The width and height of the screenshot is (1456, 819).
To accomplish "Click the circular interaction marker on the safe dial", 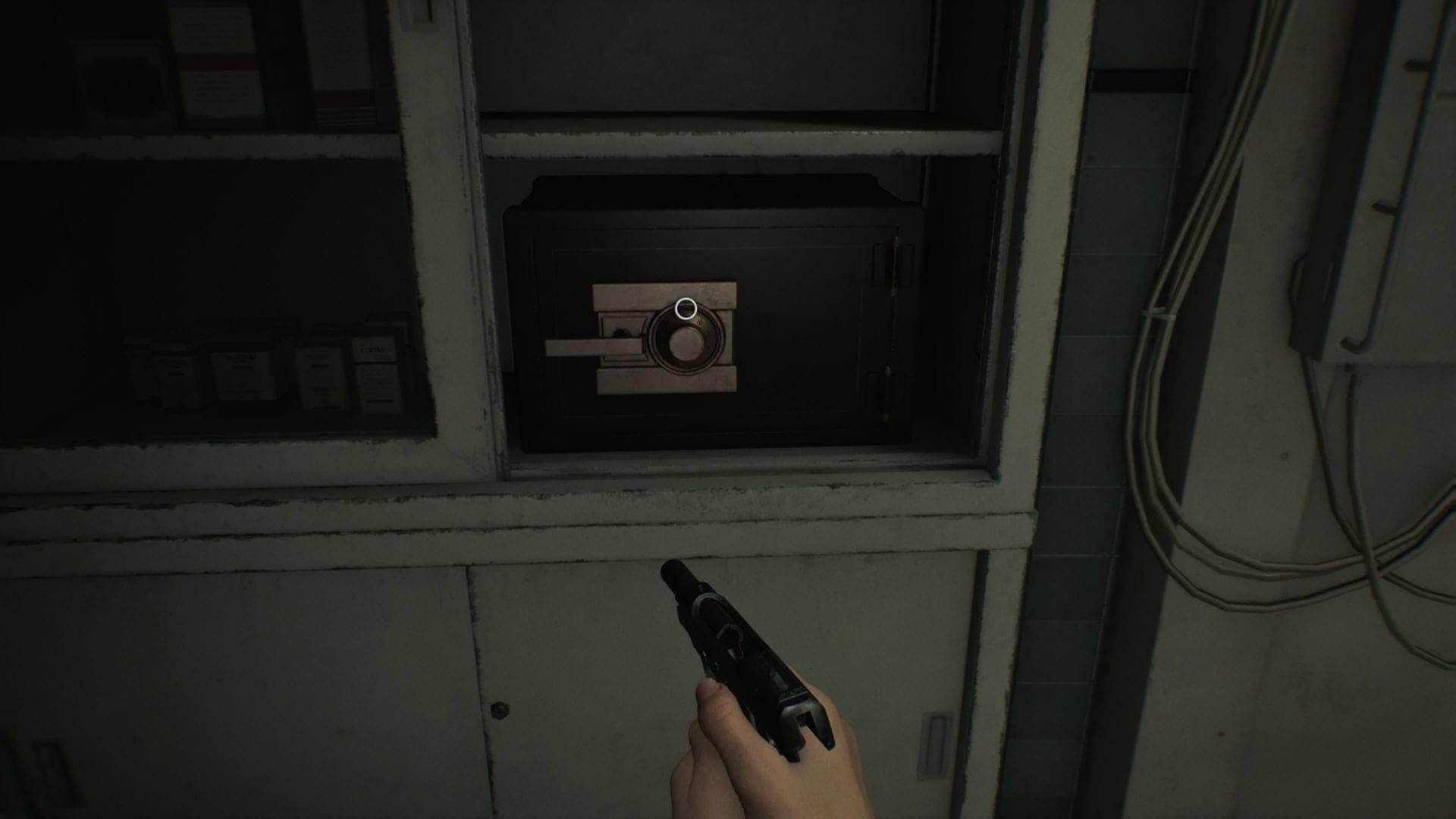I will [686, 309].
